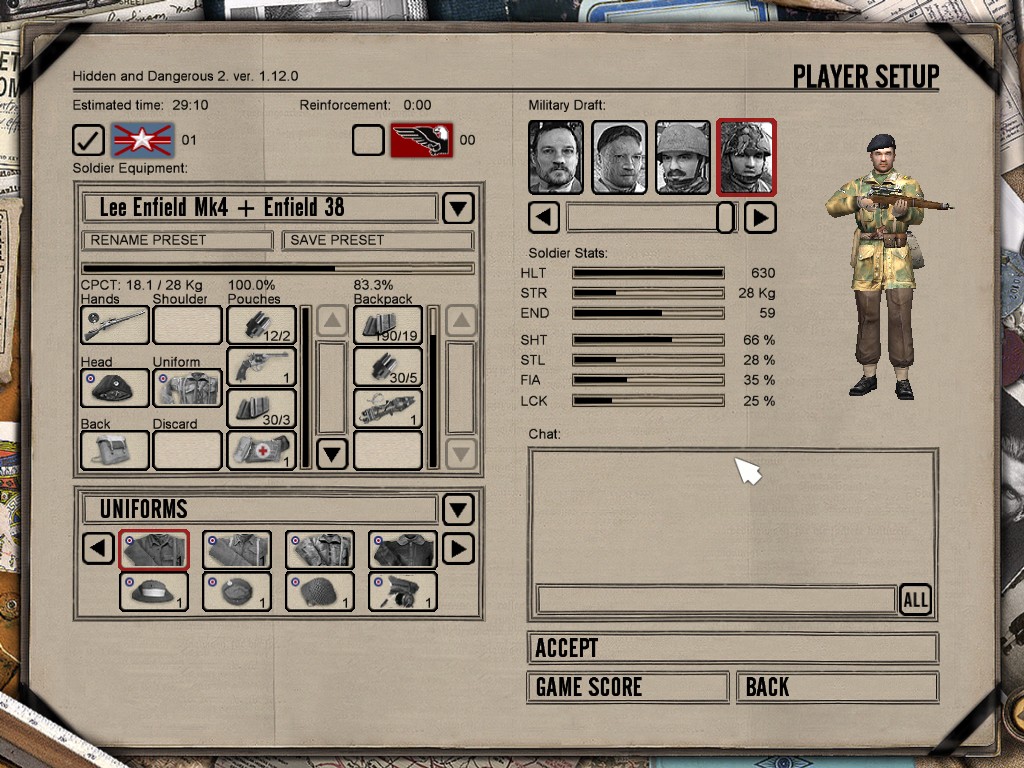Save the current equipment preset

click(377, 240)
